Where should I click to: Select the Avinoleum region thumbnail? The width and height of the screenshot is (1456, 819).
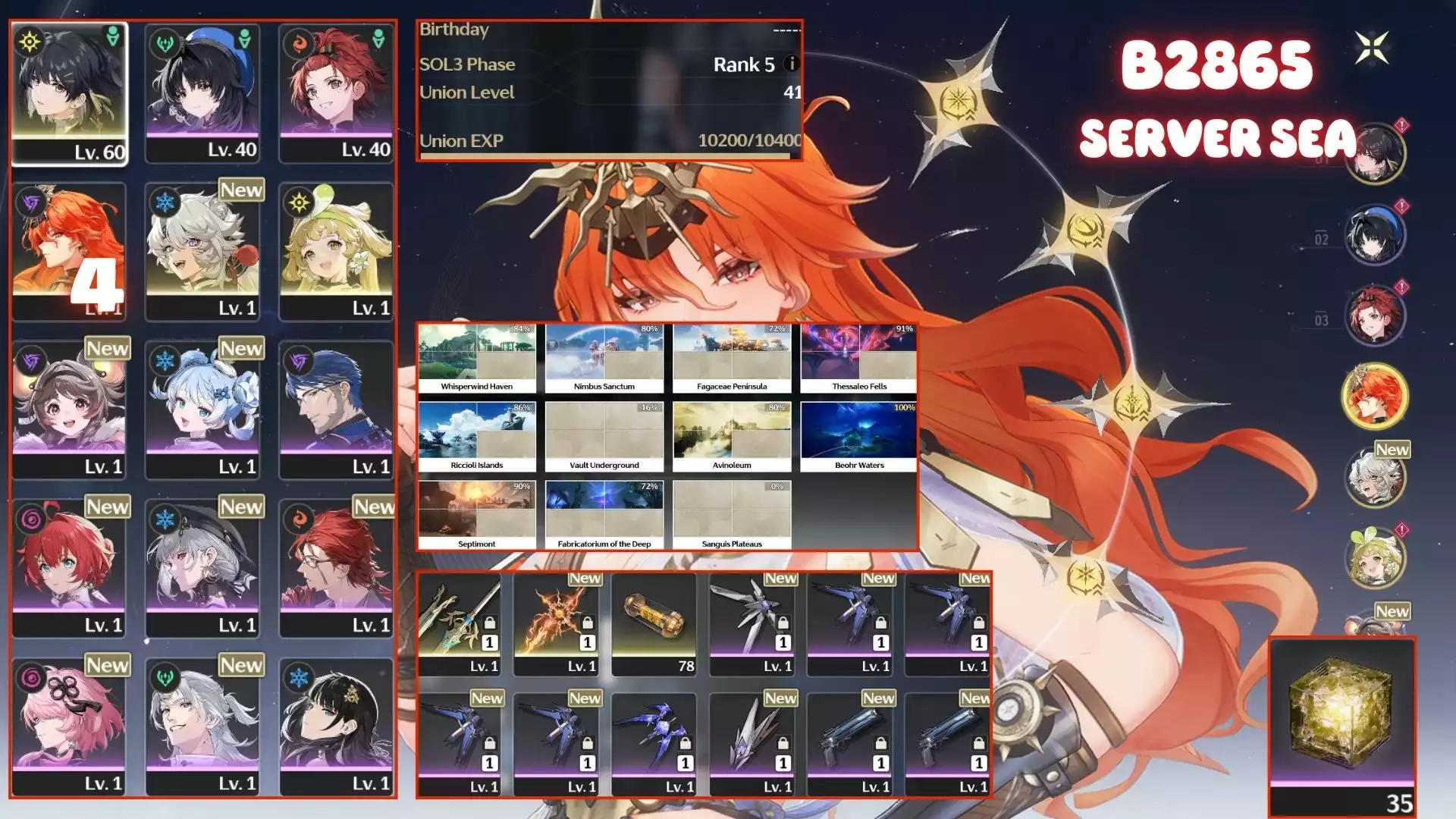731,438
